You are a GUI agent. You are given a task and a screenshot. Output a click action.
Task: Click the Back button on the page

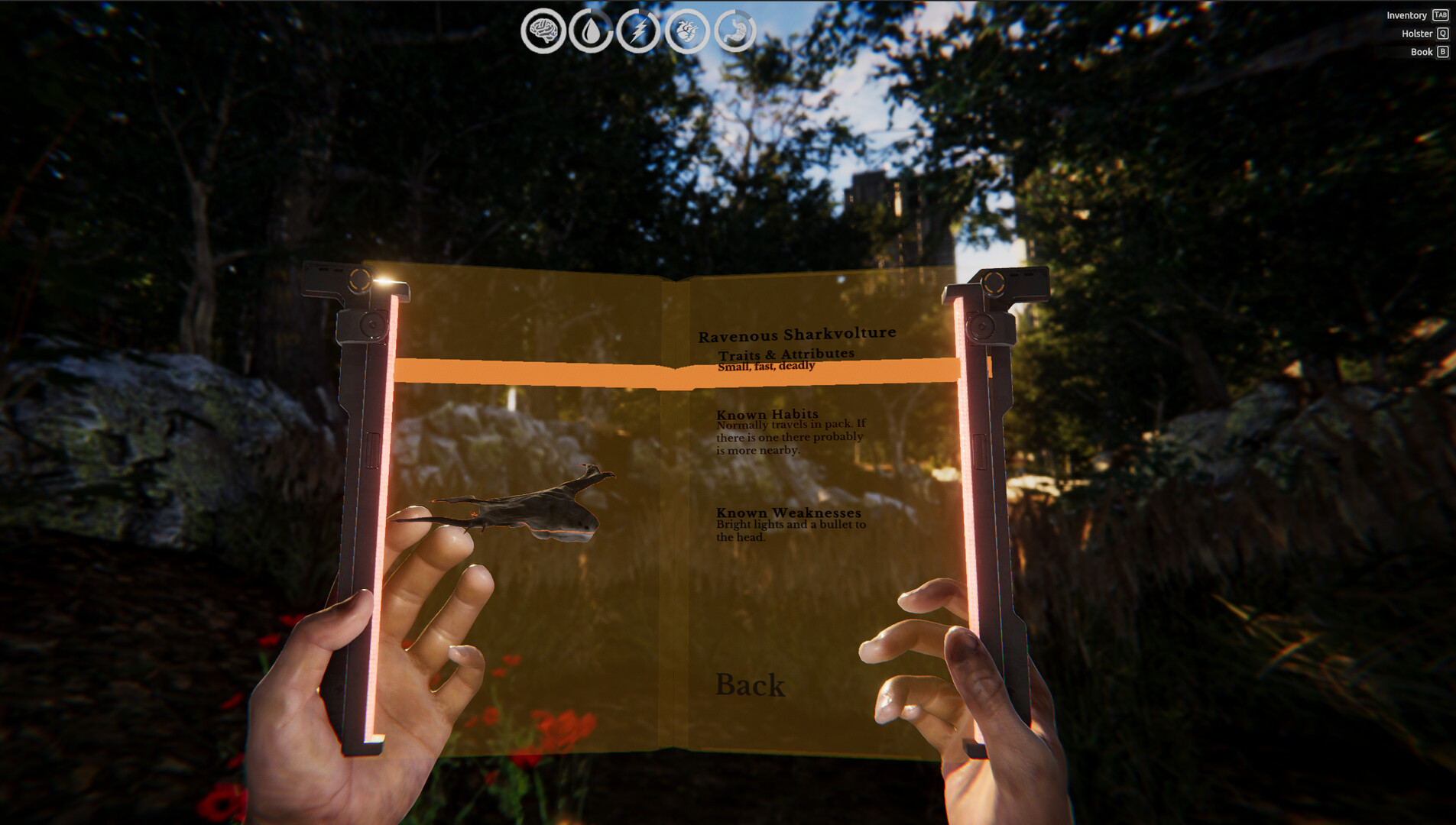(x=751, y=685)
